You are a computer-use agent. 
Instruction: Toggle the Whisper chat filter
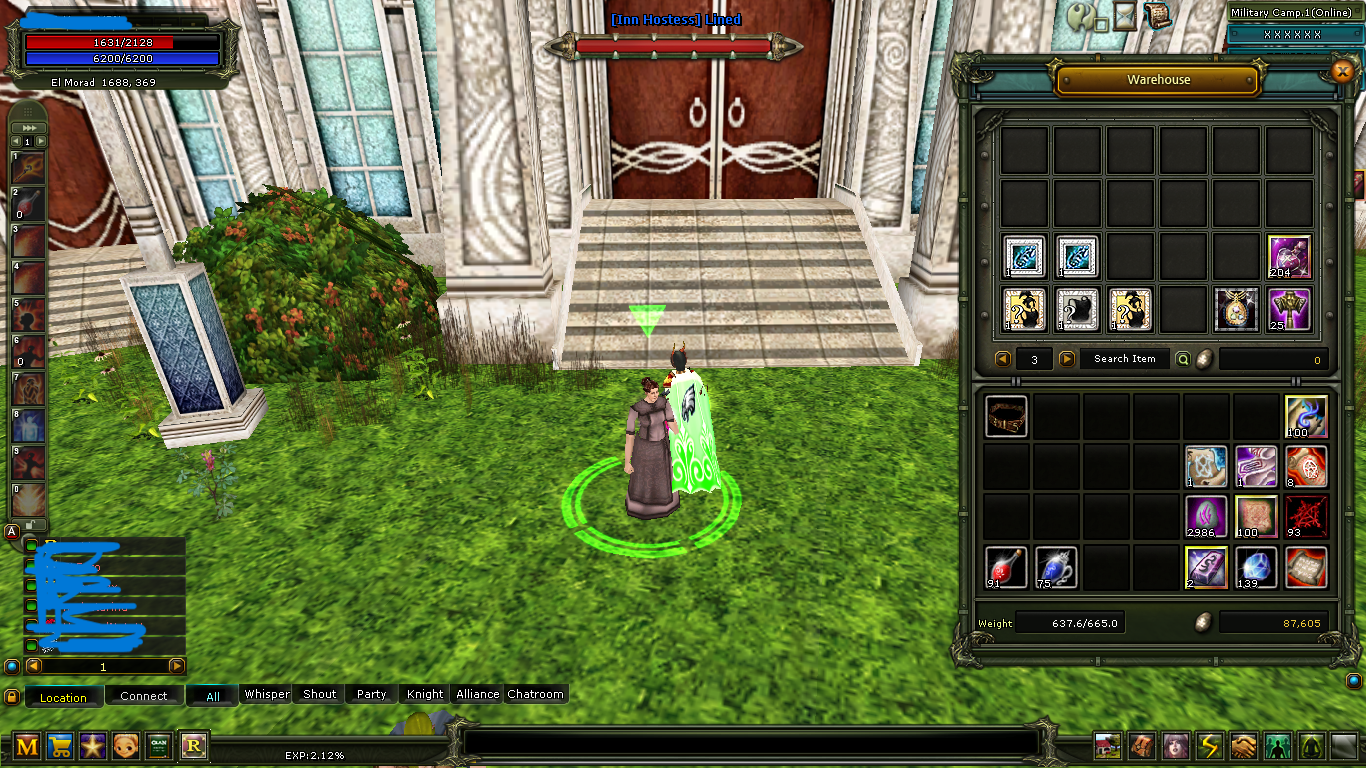[x=265, y=693]
